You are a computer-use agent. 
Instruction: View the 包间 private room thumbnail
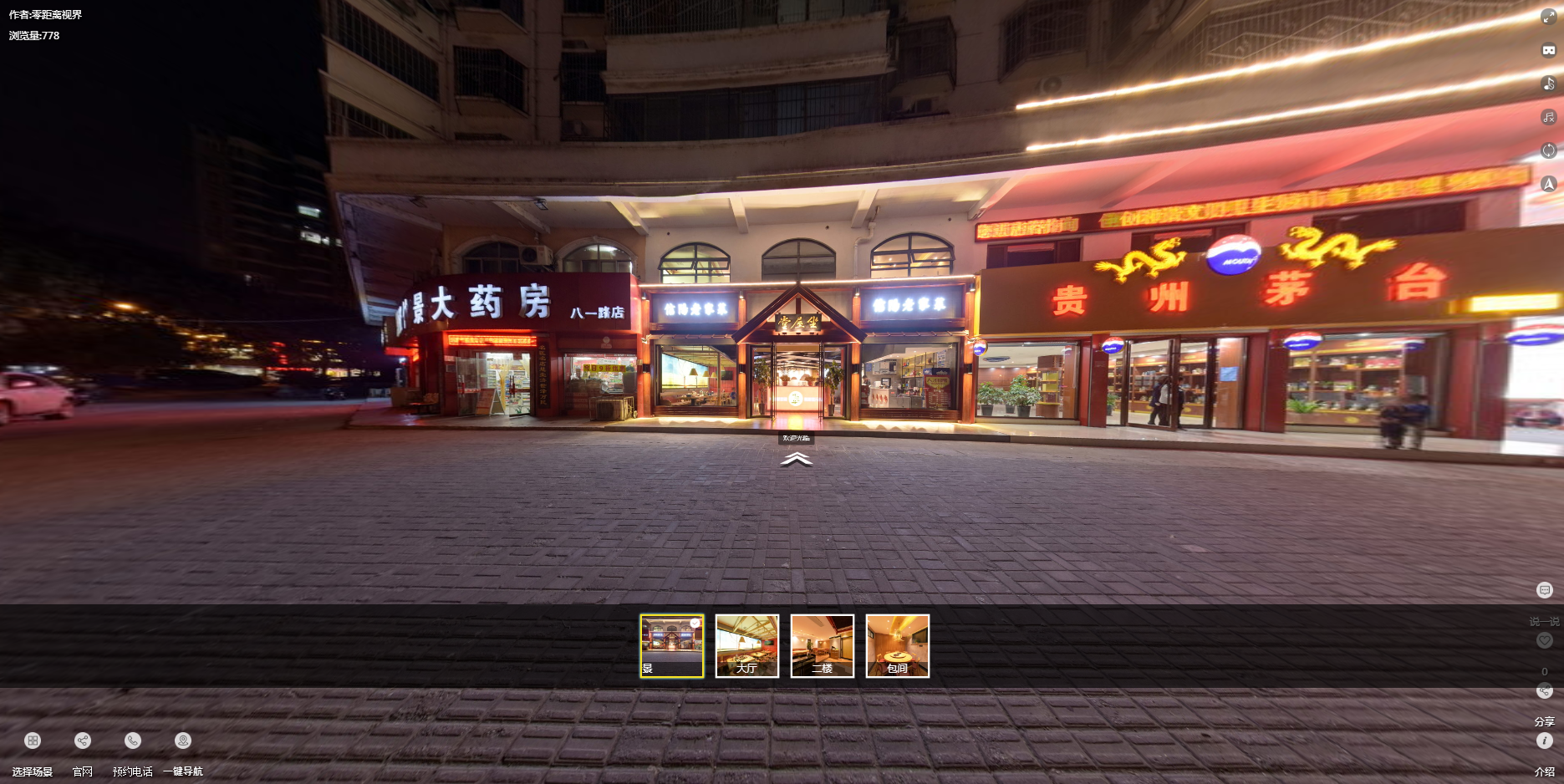point(898,646)
